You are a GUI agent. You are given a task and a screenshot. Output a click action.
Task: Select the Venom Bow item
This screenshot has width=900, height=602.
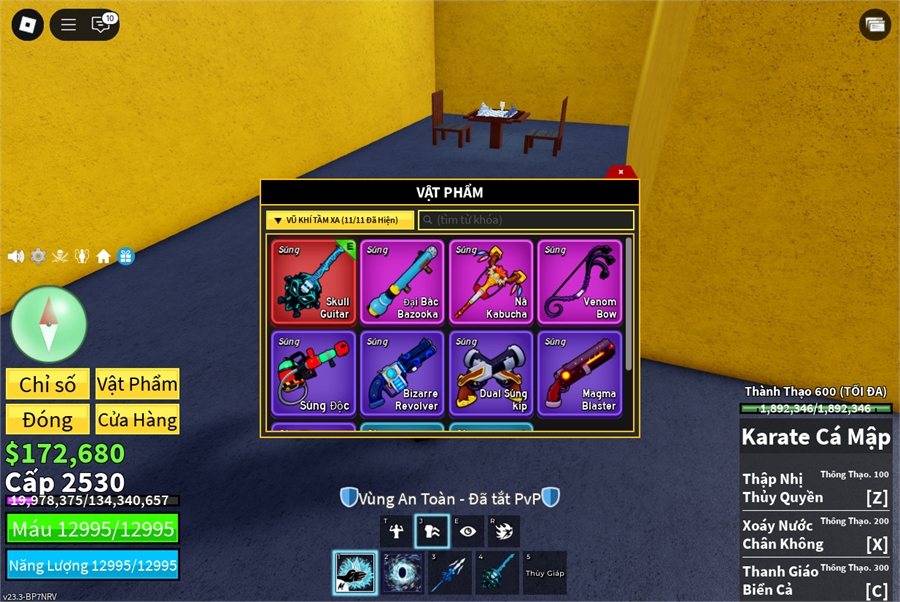click(579, 282)
